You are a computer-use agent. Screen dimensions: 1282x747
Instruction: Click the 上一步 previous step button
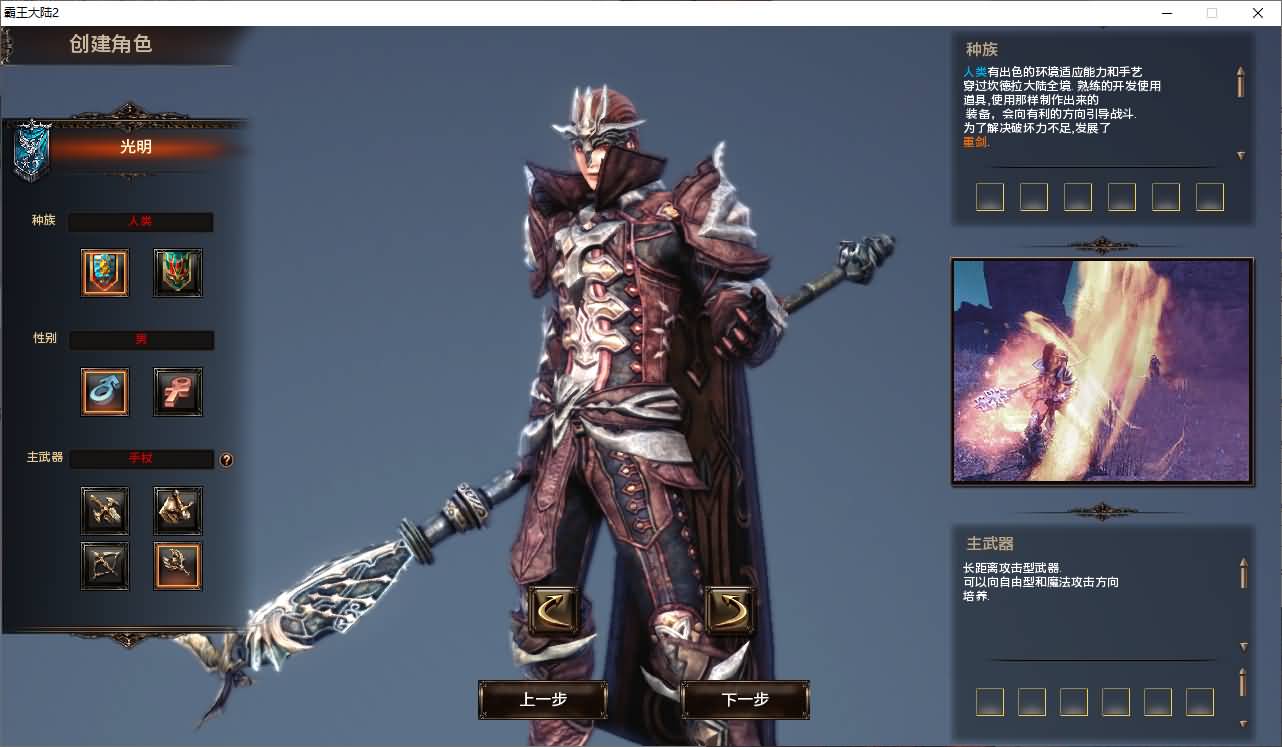pyautogui.click(x=542, y=700)
